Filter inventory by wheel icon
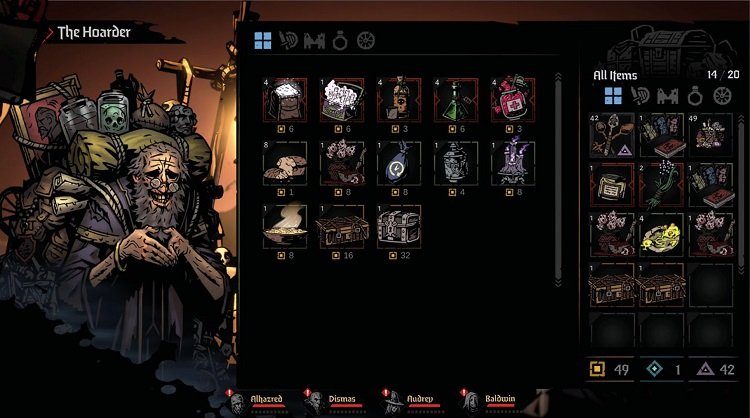This screenshot has height=418, width=750. (x=722, y=96)
